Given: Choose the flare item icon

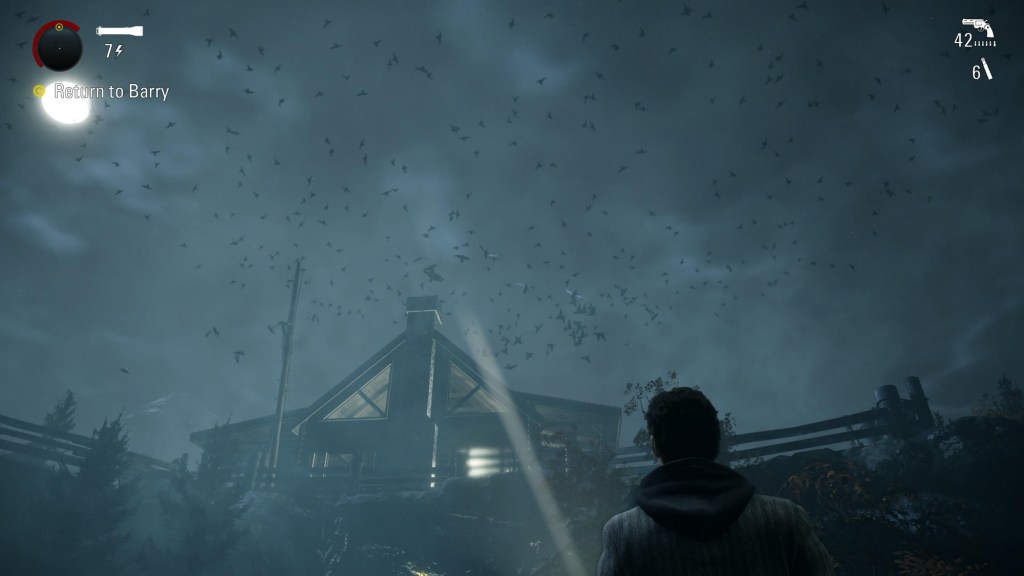Looking at the screenshot, I should [987, 70].
